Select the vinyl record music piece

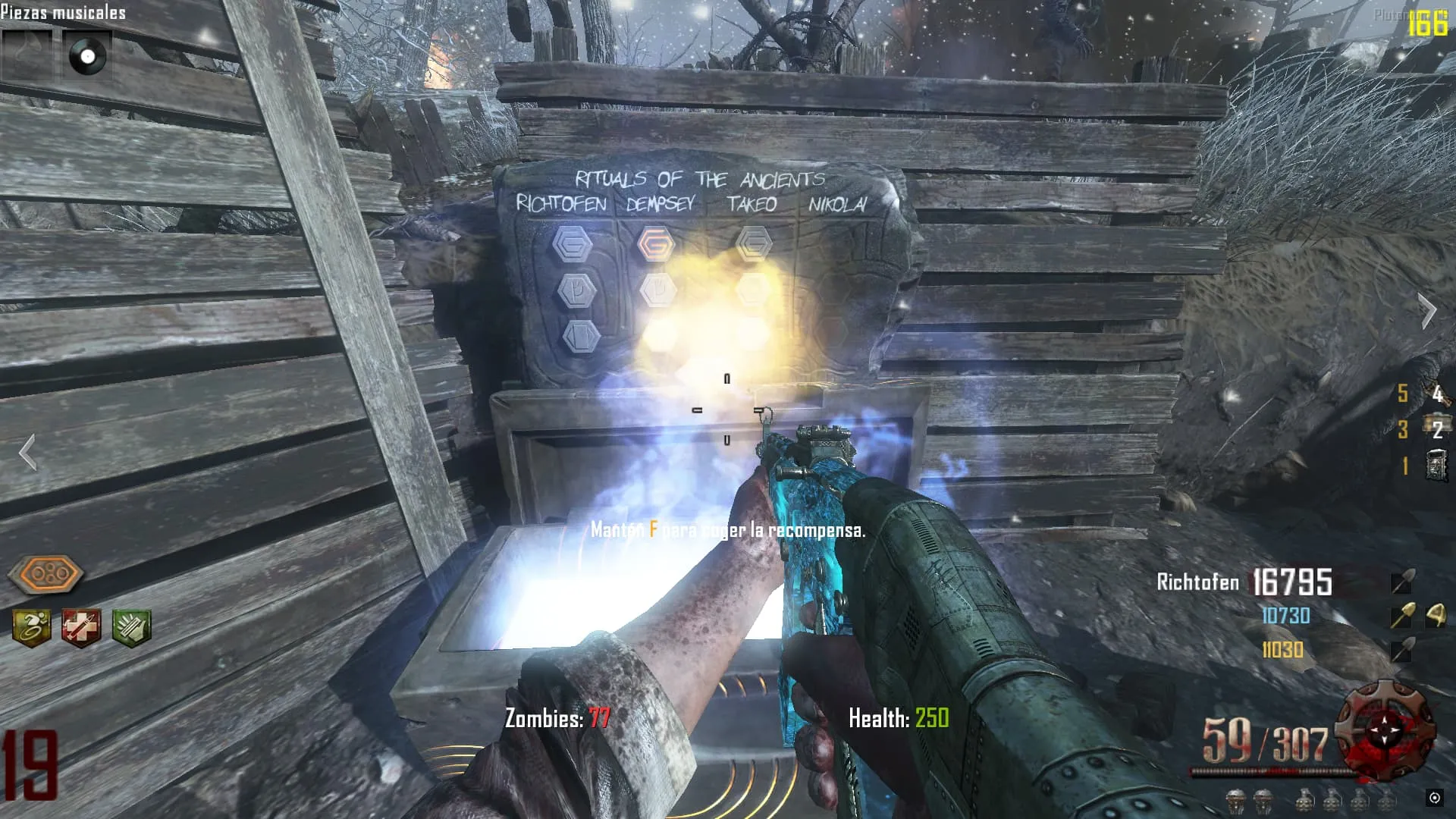pyautogui.click(x=87, y=56)
